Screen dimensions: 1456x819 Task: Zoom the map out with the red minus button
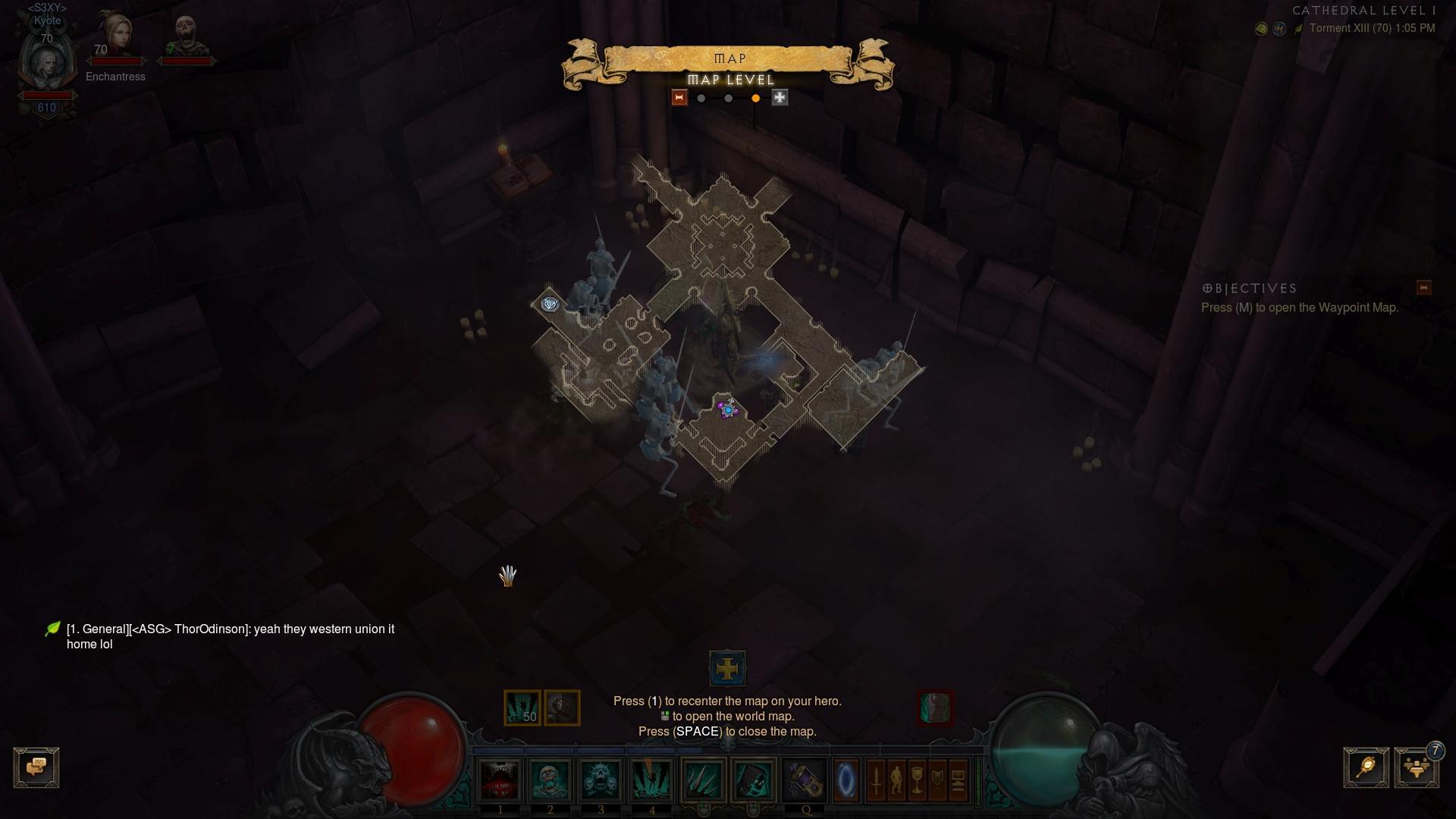[x=679, y=98]
